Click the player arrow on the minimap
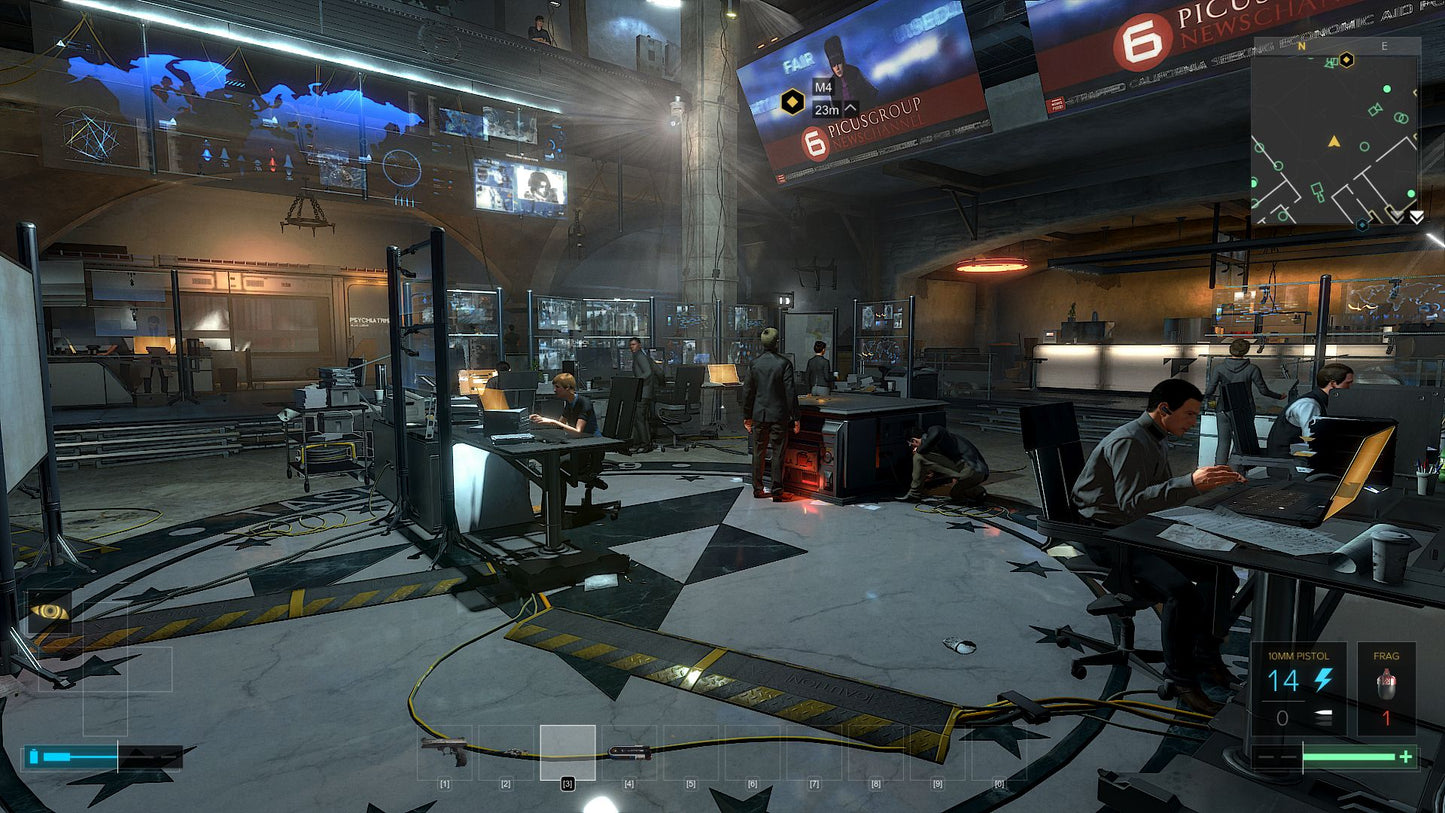 pyautogui.click(x=1334, y=142)
